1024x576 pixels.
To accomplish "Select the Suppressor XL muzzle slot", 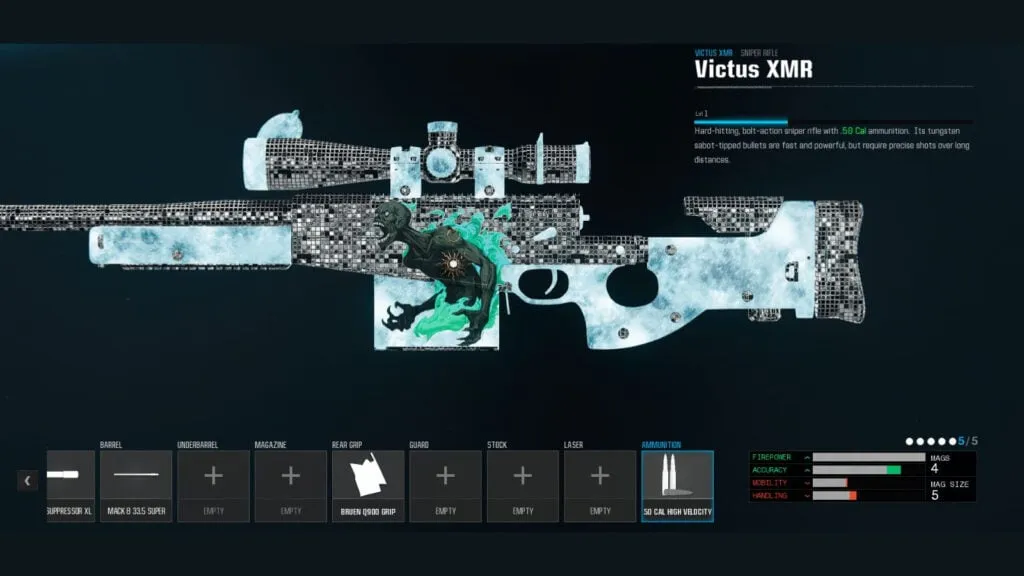I will pos(70,486).
